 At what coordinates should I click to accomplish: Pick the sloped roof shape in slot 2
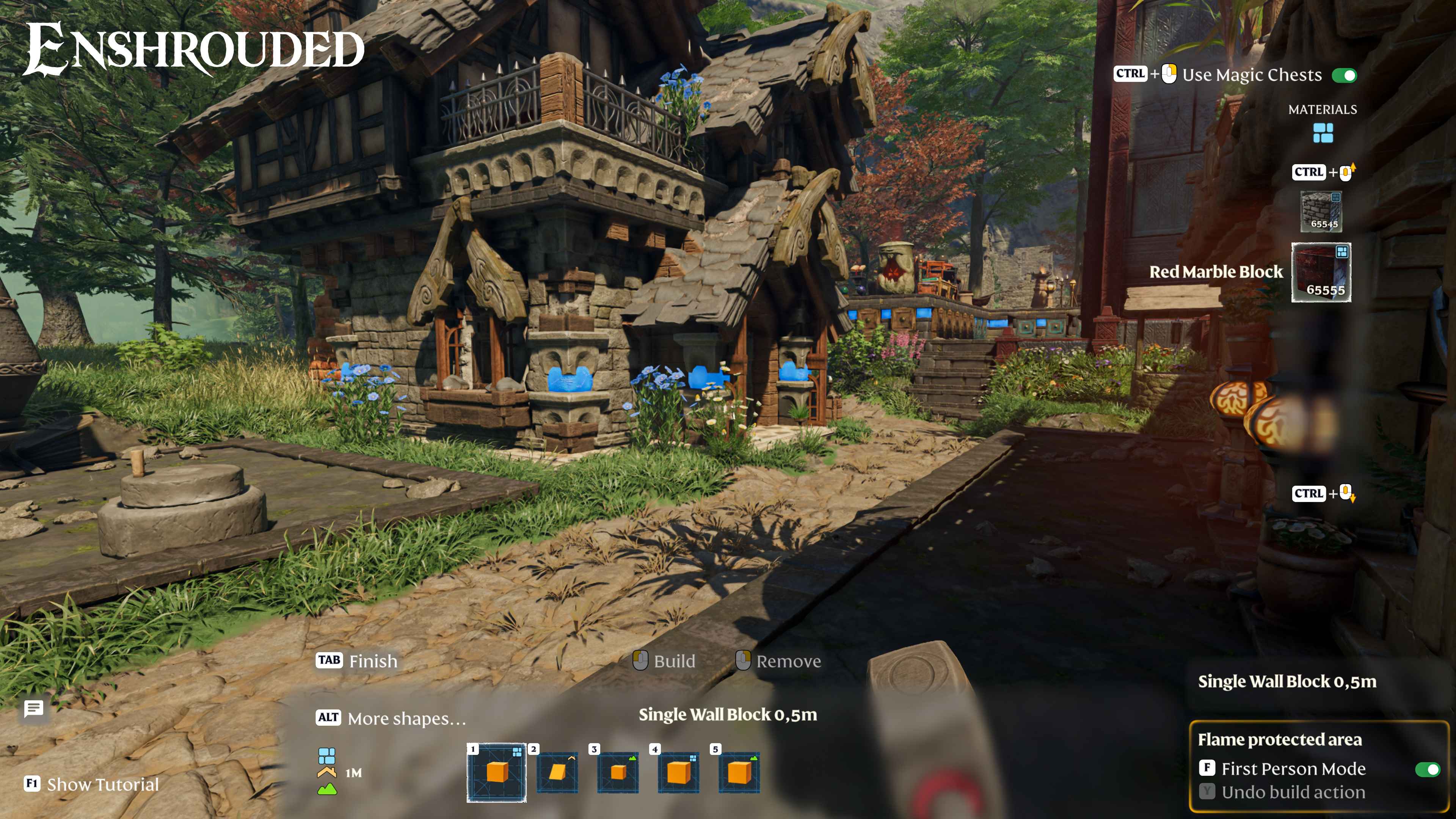tap(557, 772)
